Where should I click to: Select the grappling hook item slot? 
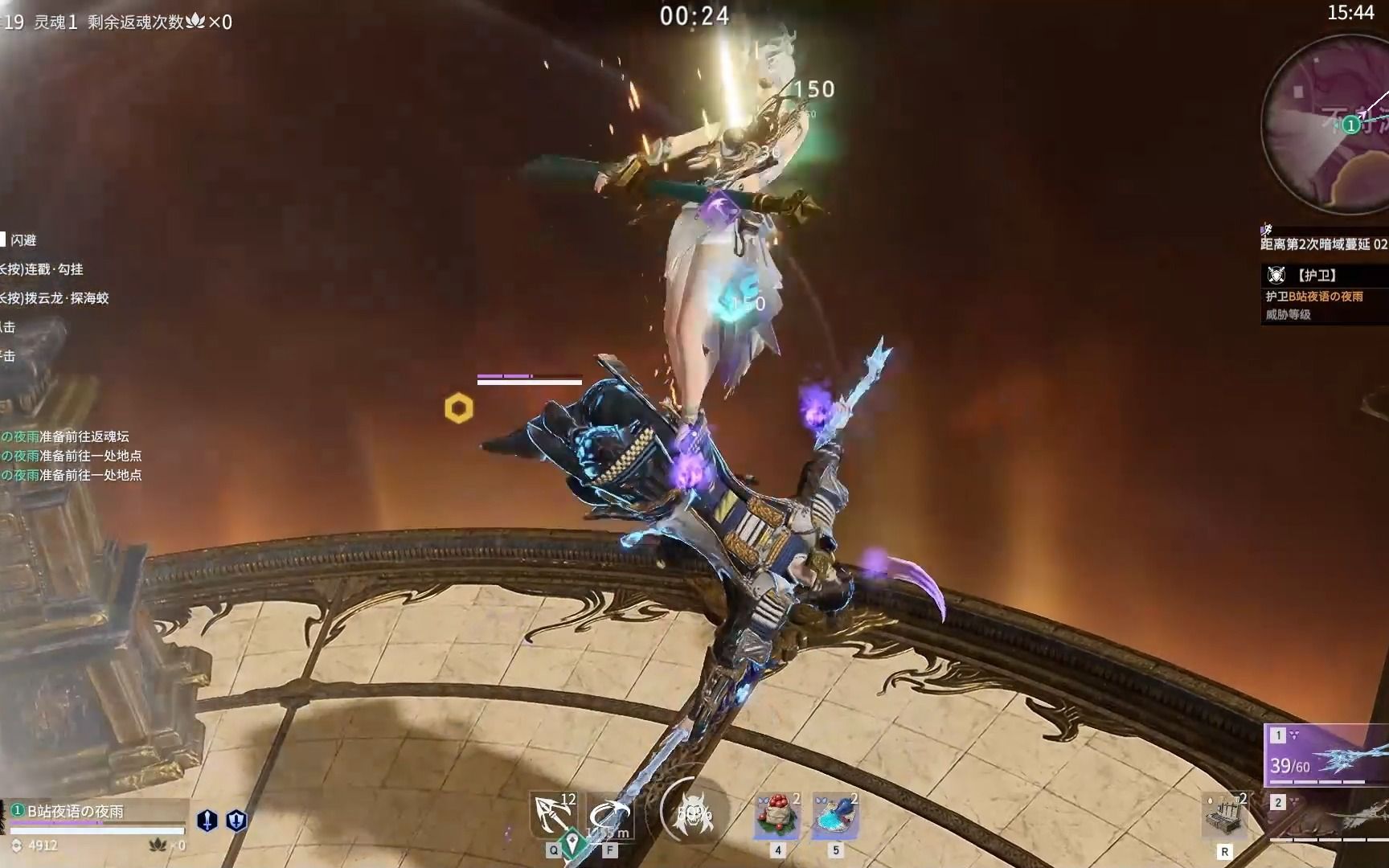(x=554, y=815)
